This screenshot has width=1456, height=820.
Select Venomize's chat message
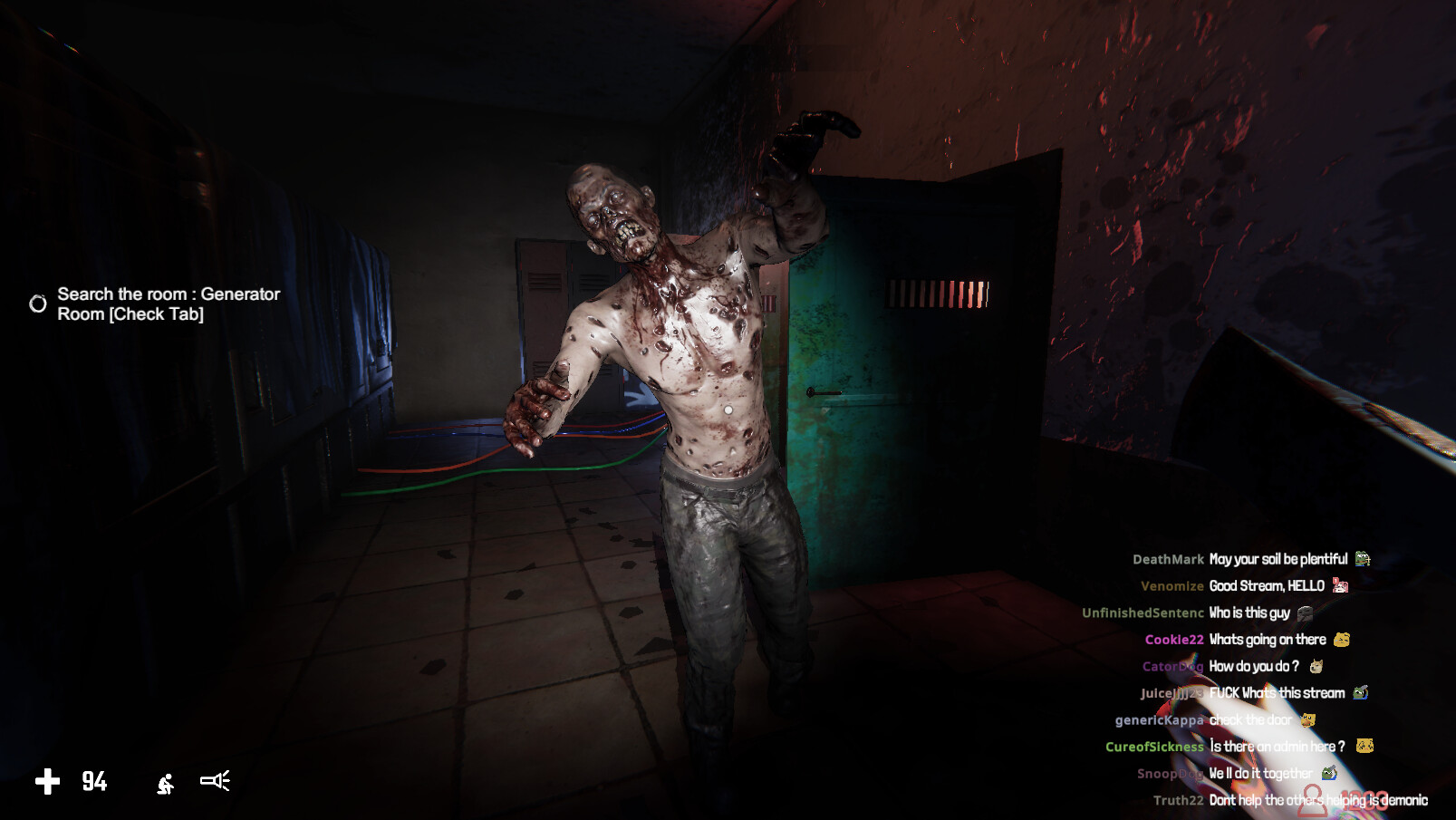point(1267,586)
